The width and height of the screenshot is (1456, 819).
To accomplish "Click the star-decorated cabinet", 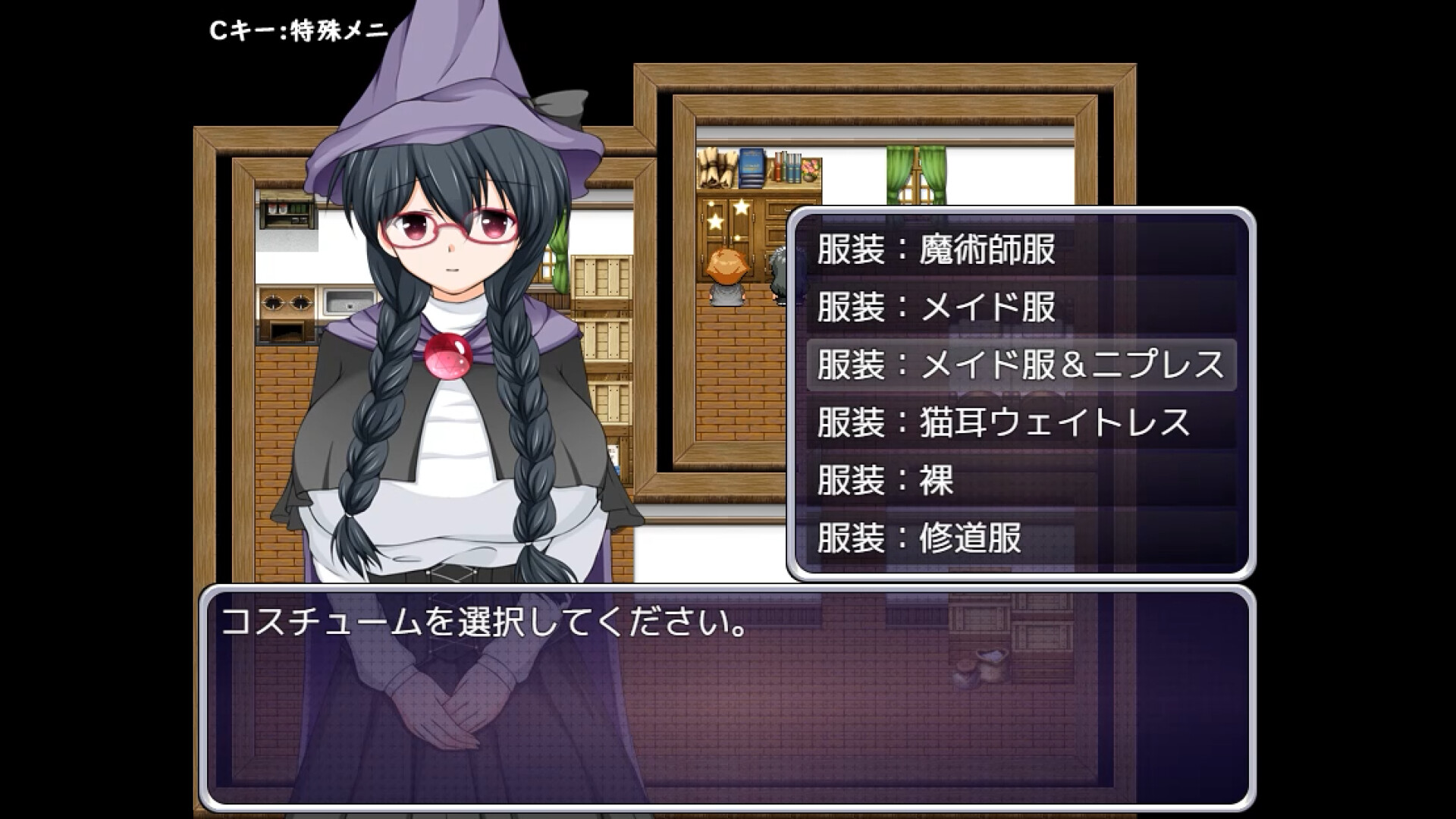I will [x=728, y=220].
